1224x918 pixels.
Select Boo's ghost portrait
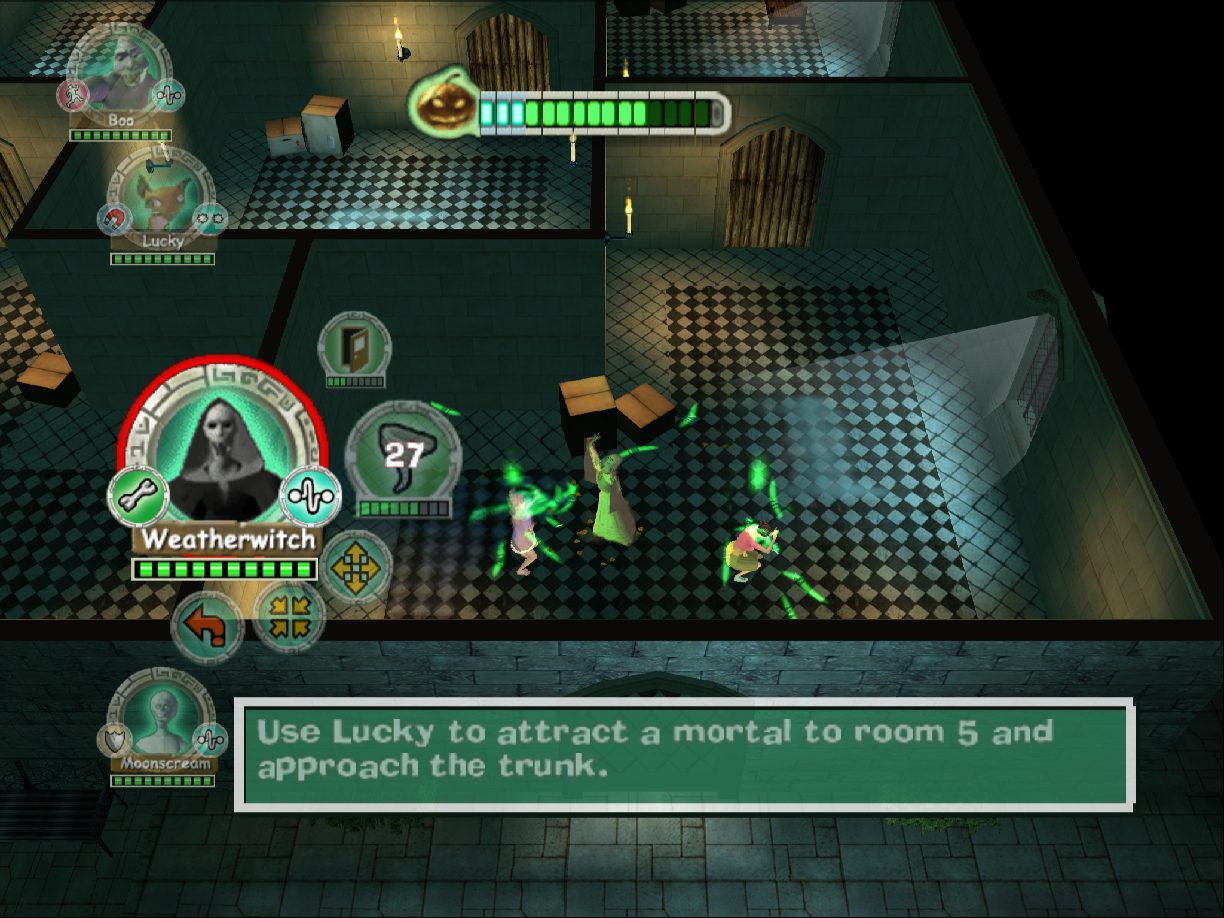(120, 72)
